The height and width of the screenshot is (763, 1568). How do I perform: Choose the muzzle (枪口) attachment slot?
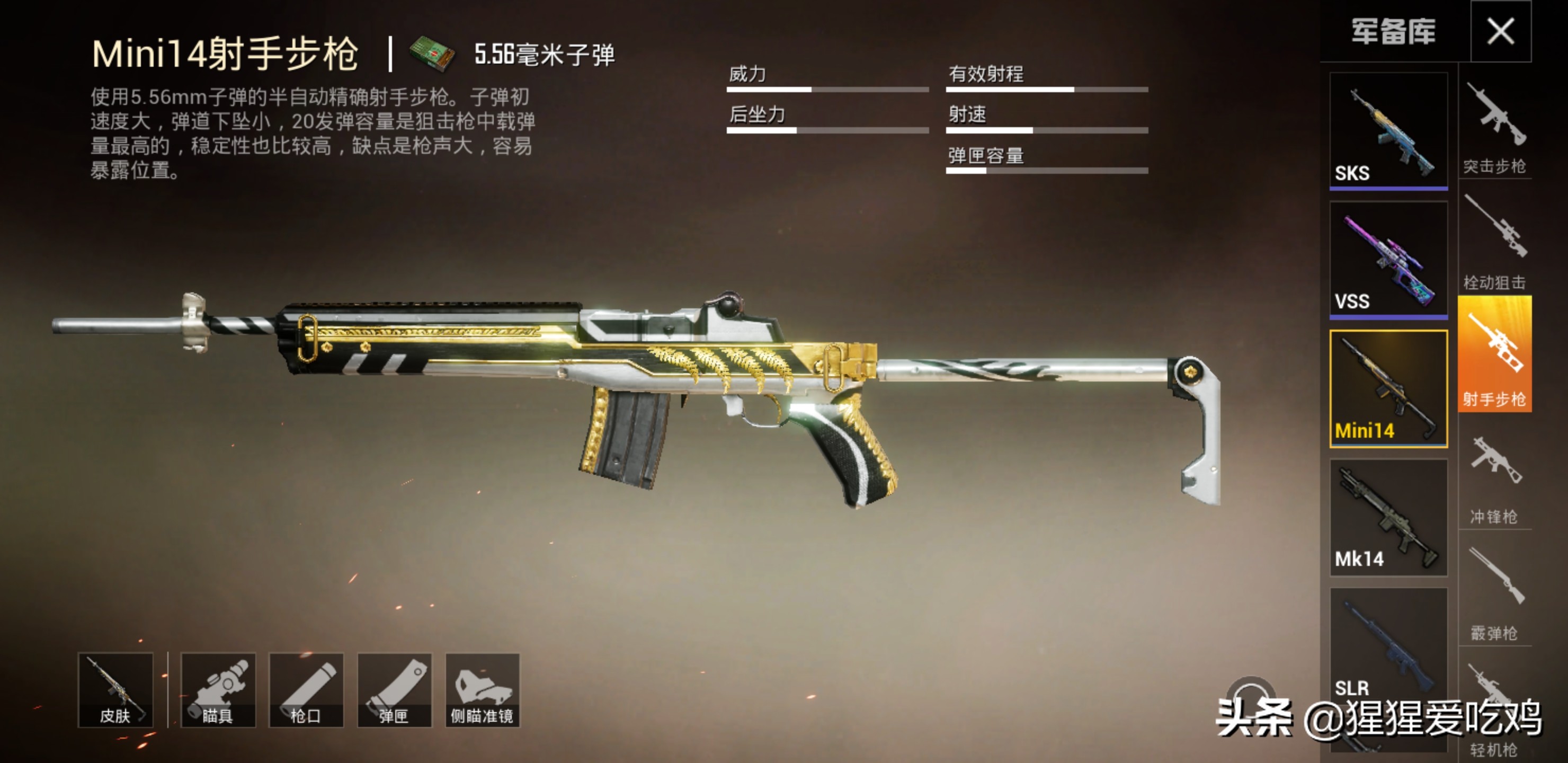(x=306, y=690)
